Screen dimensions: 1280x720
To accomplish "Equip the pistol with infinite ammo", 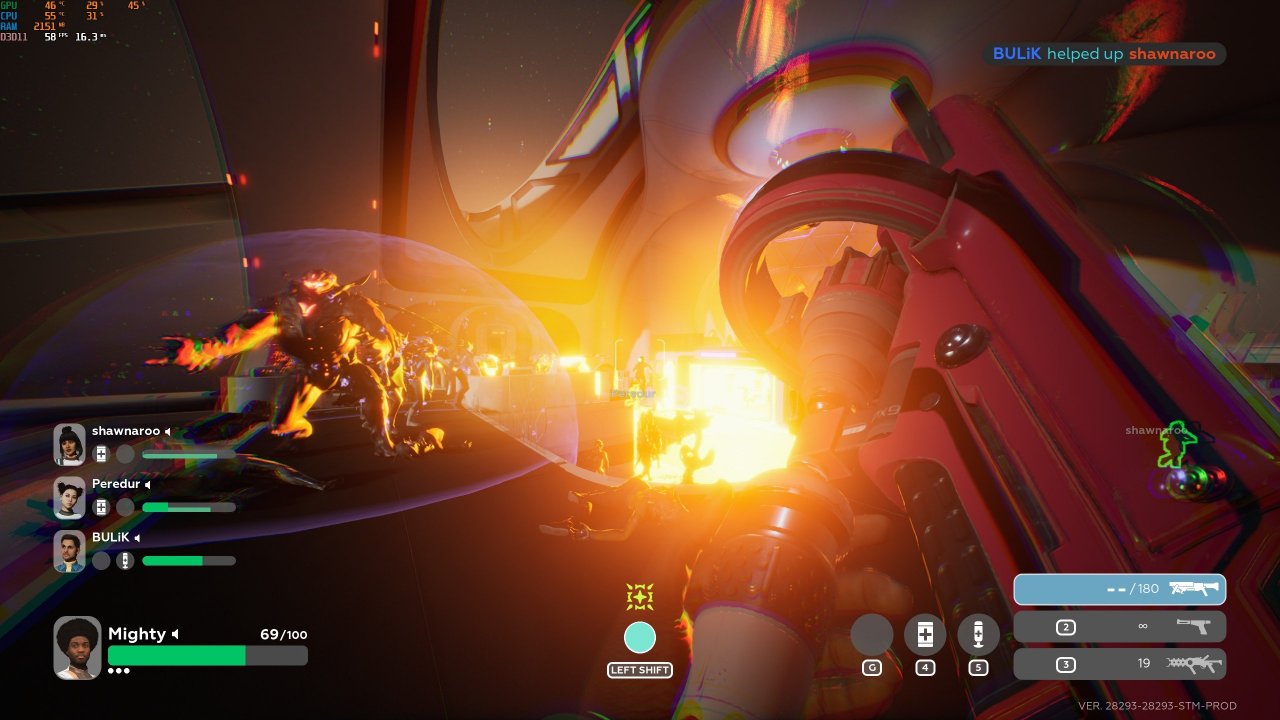I will coord(1120,627).
